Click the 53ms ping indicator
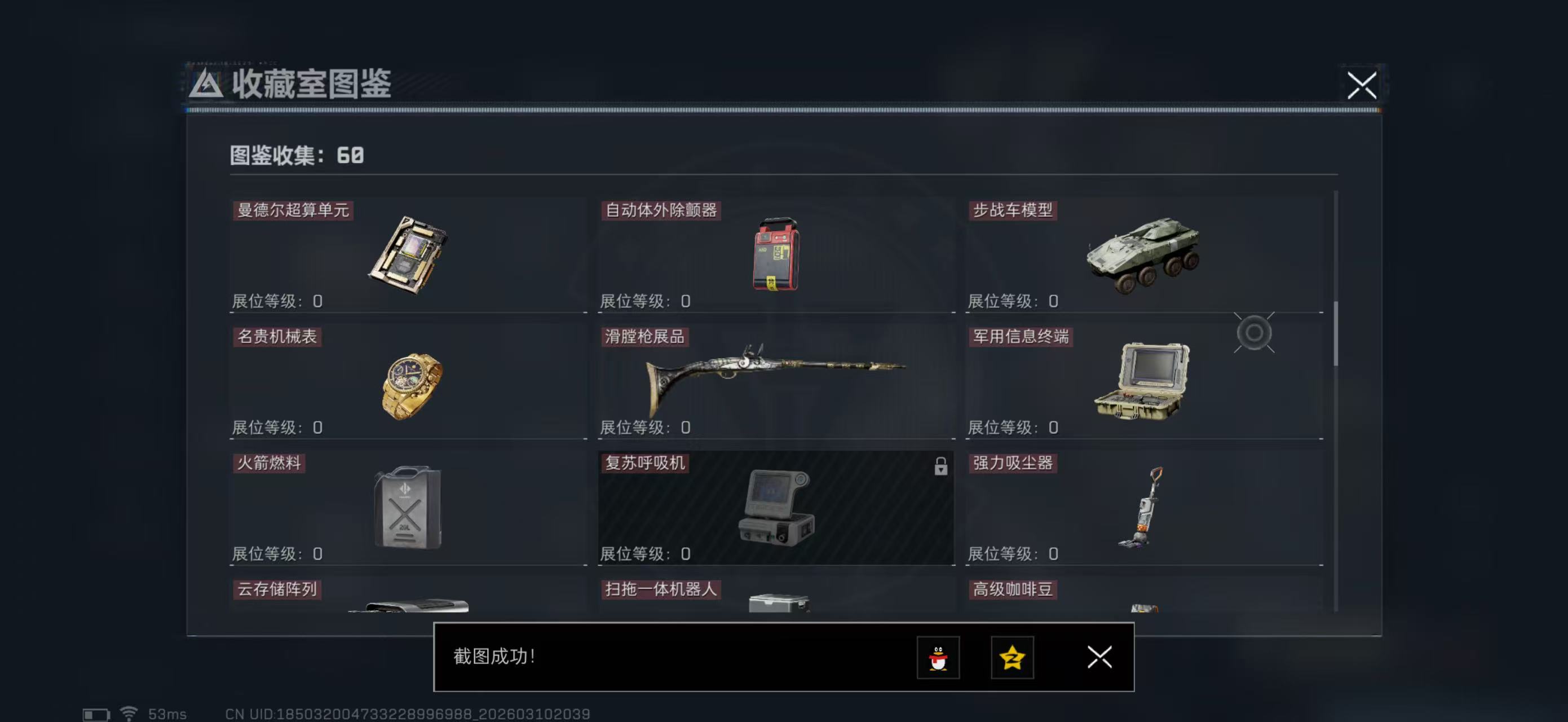 [166, 714]
